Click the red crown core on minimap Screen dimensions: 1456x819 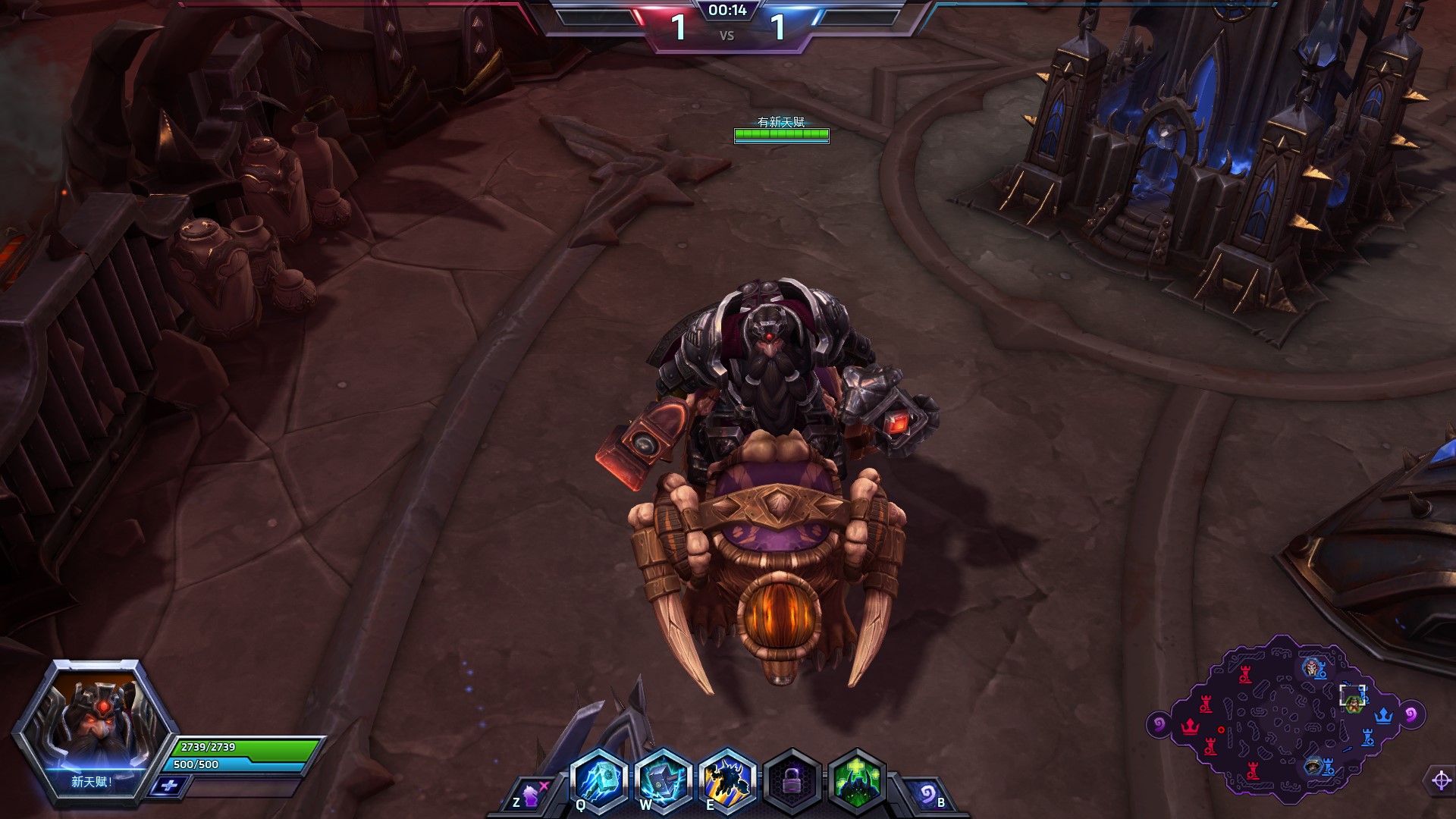coord(1190,726)
